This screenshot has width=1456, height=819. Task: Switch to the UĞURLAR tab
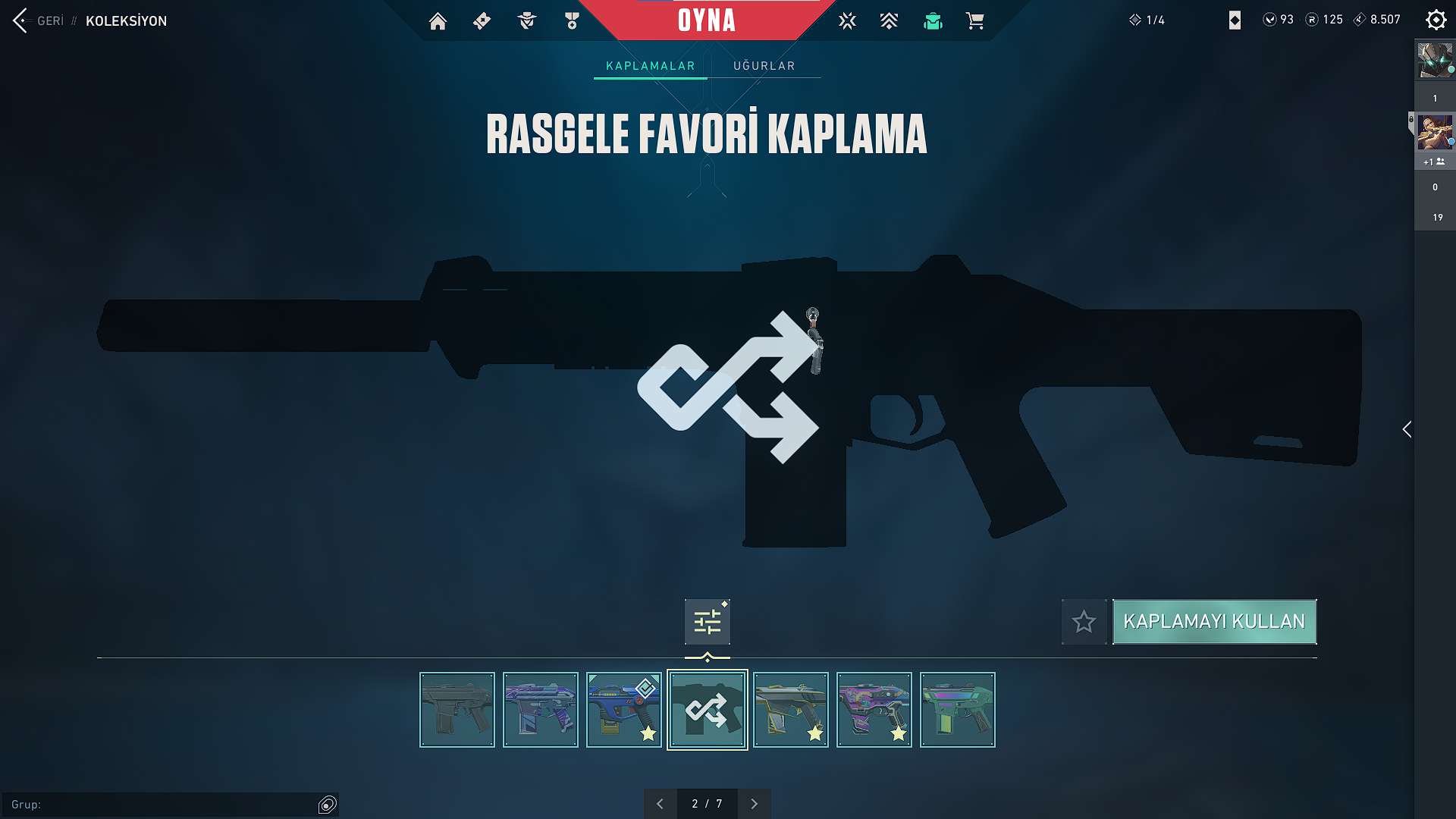click(x=764, y=66)
